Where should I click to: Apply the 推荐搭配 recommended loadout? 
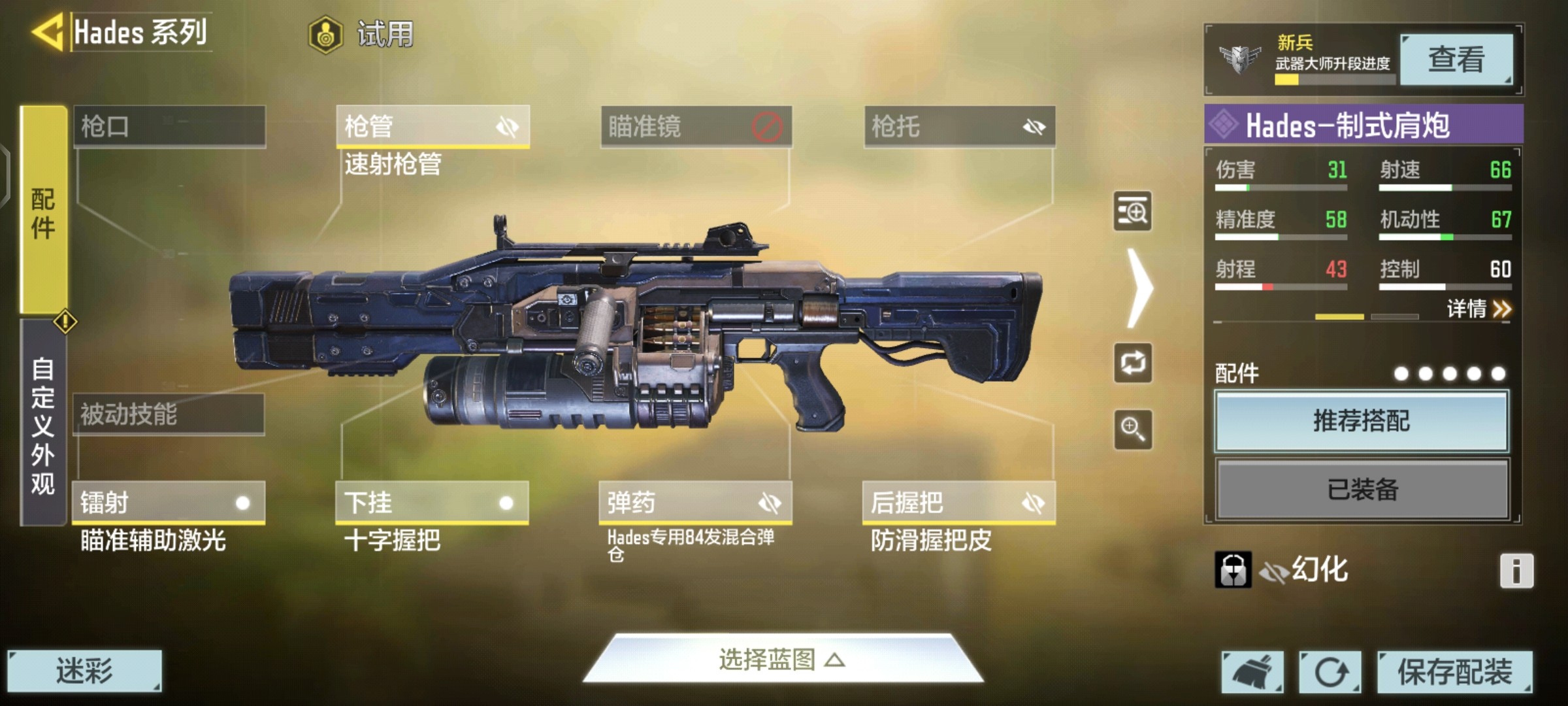(x=1362, y=421)
